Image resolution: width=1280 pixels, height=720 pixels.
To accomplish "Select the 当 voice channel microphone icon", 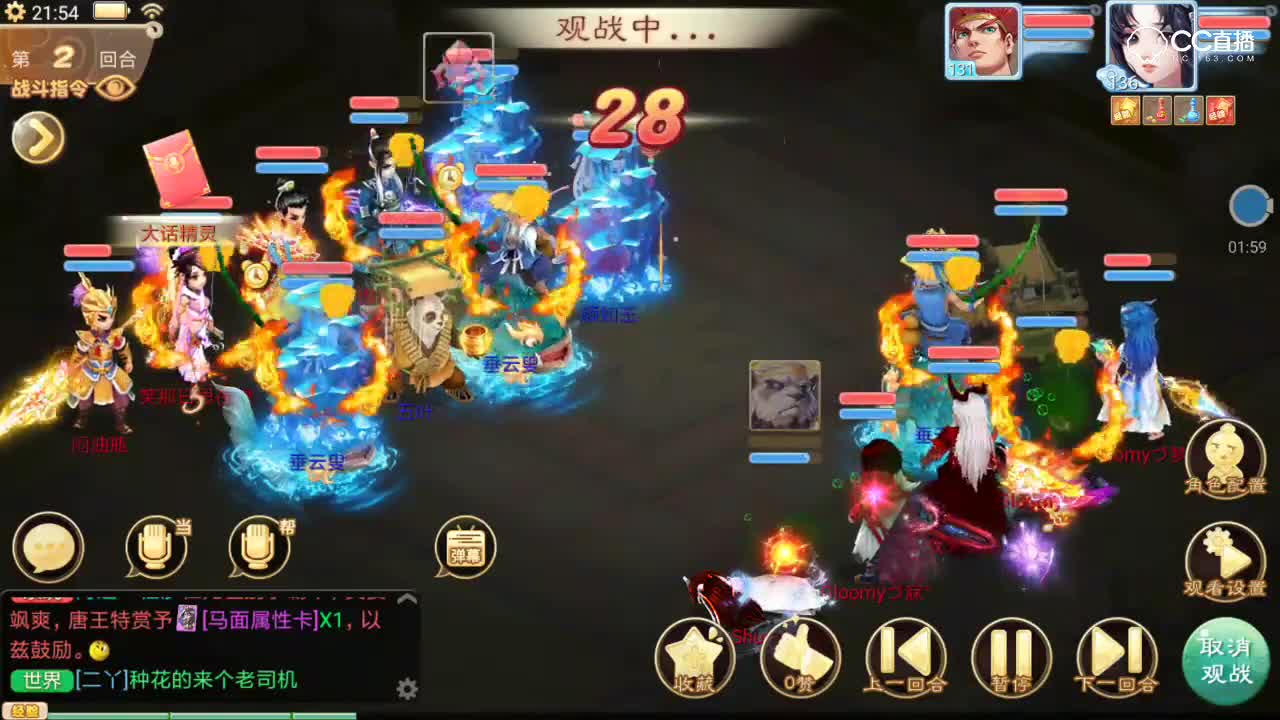I will 155,548.
